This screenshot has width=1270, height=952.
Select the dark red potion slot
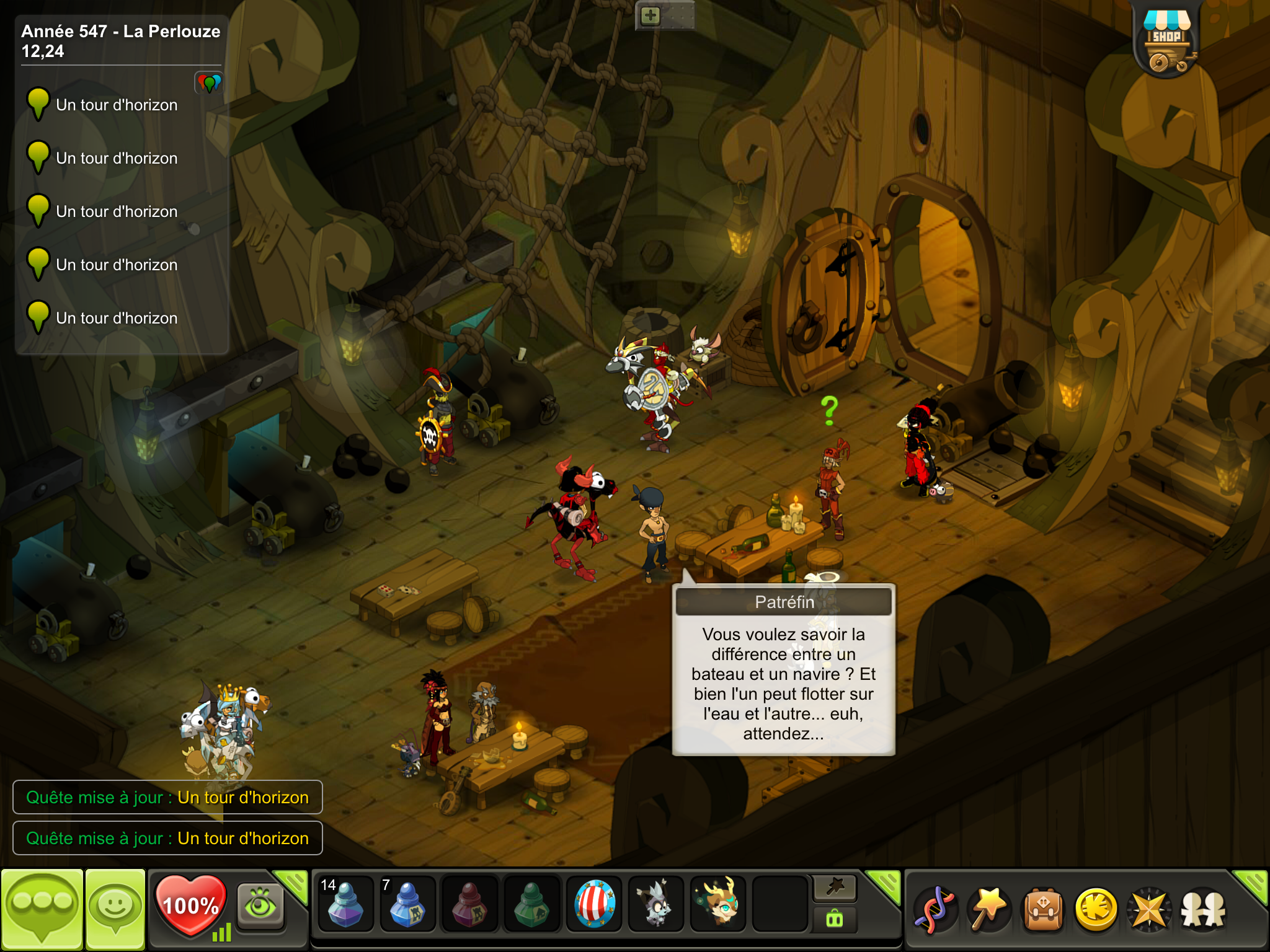point(469,904)
